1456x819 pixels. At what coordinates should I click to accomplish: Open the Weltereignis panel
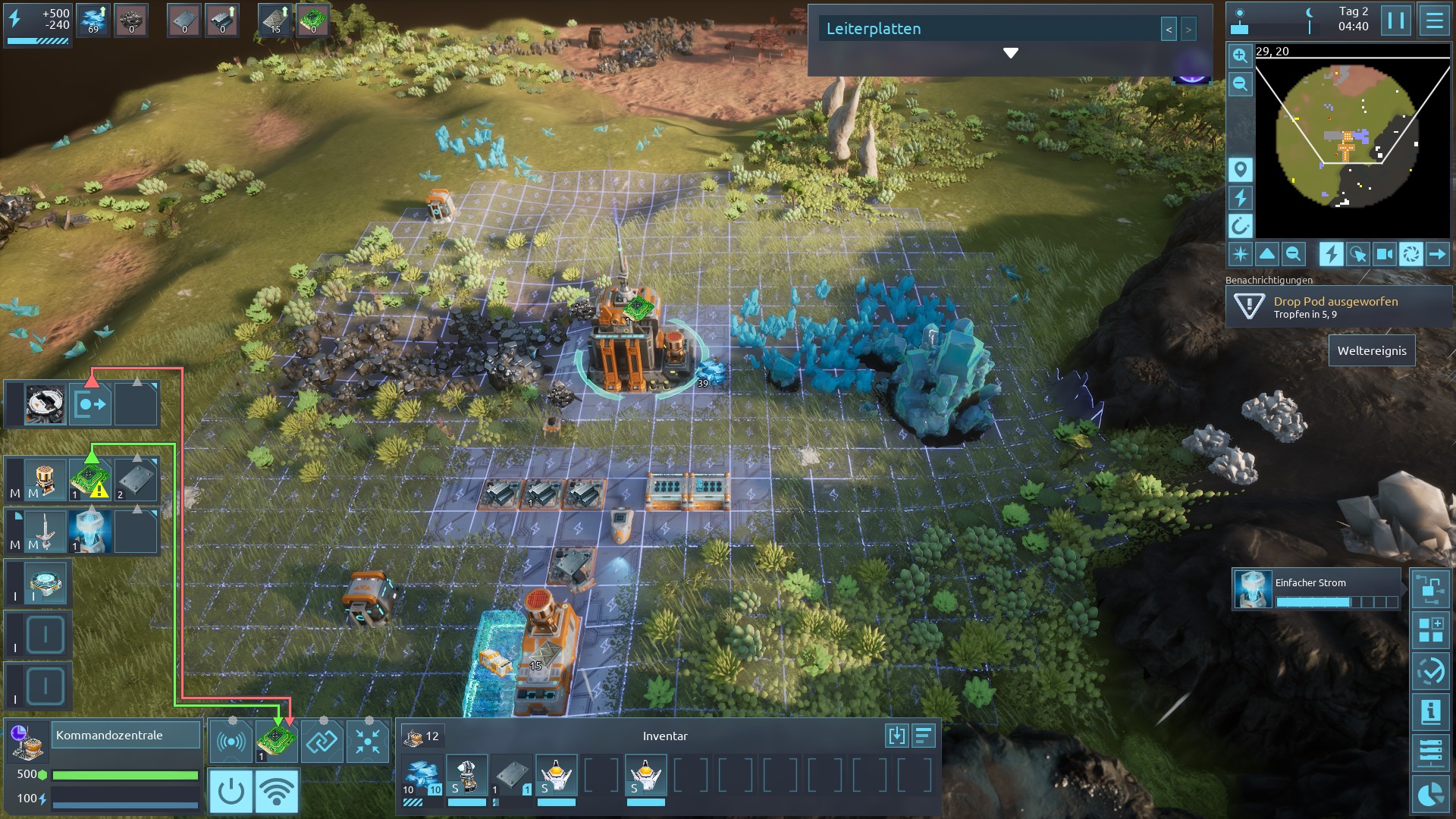pos(1371,351)
